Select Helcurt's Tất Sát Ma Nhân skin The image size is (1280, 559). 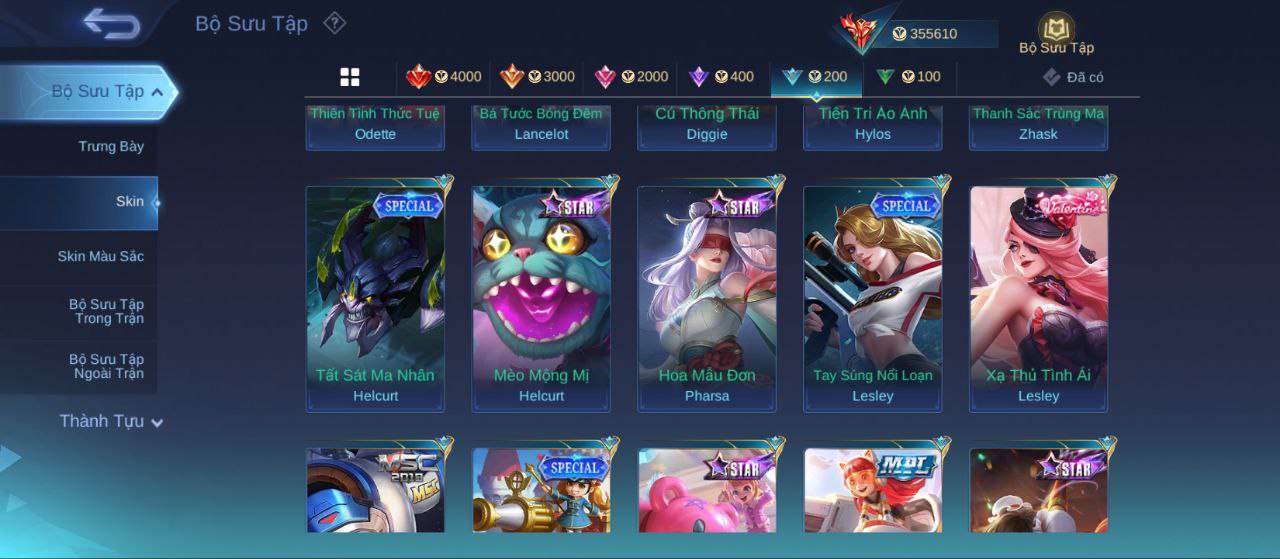[375, 298]
